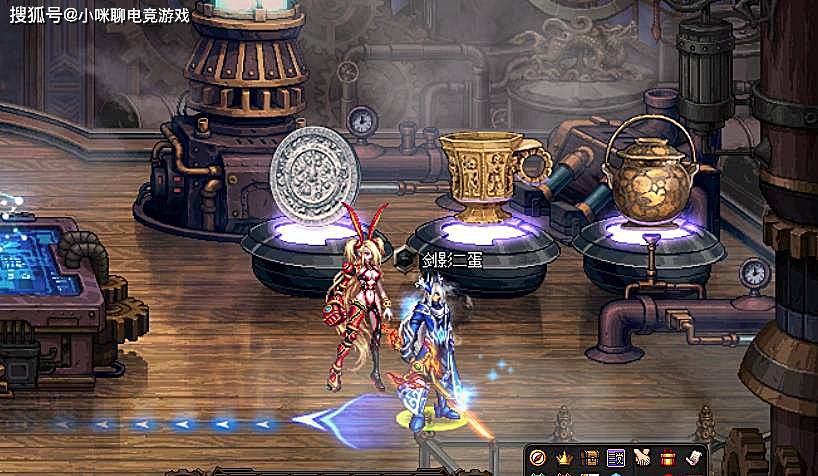Click the handshake icon
The height and width of the screenshot is (476, 818).
[x=641, y=458]
